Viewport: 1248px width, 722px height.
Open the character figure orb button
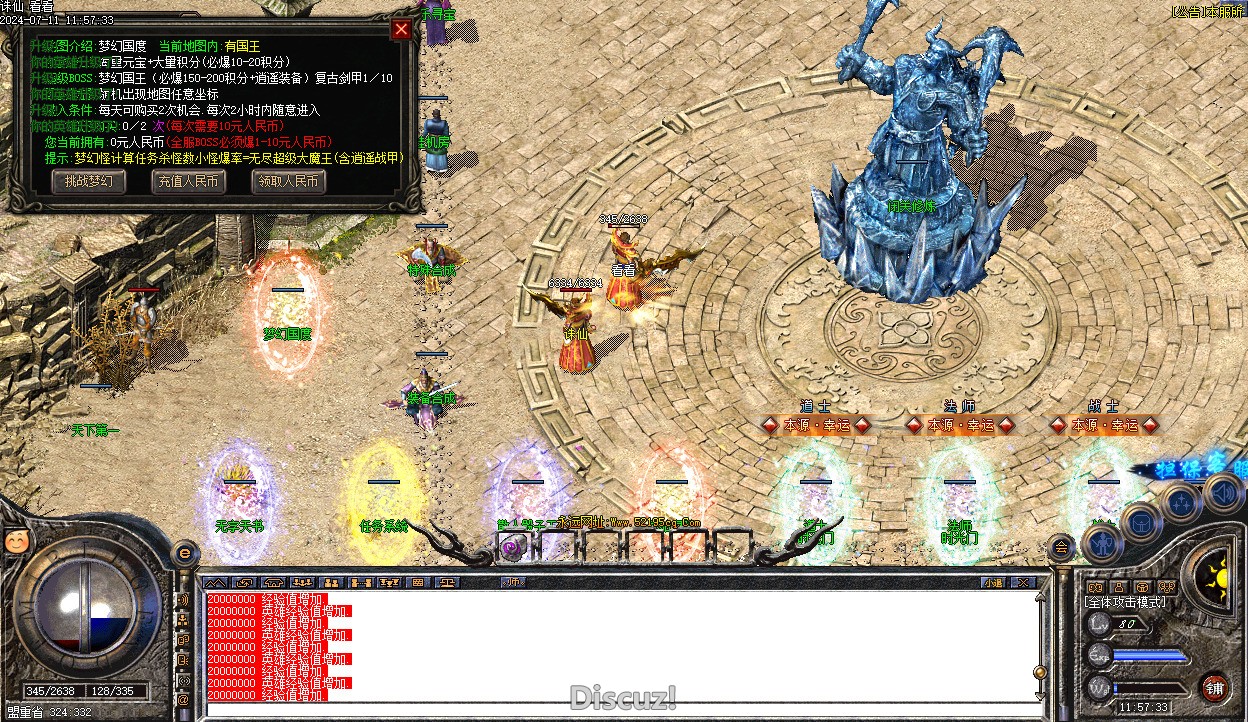click(1100, 545)
